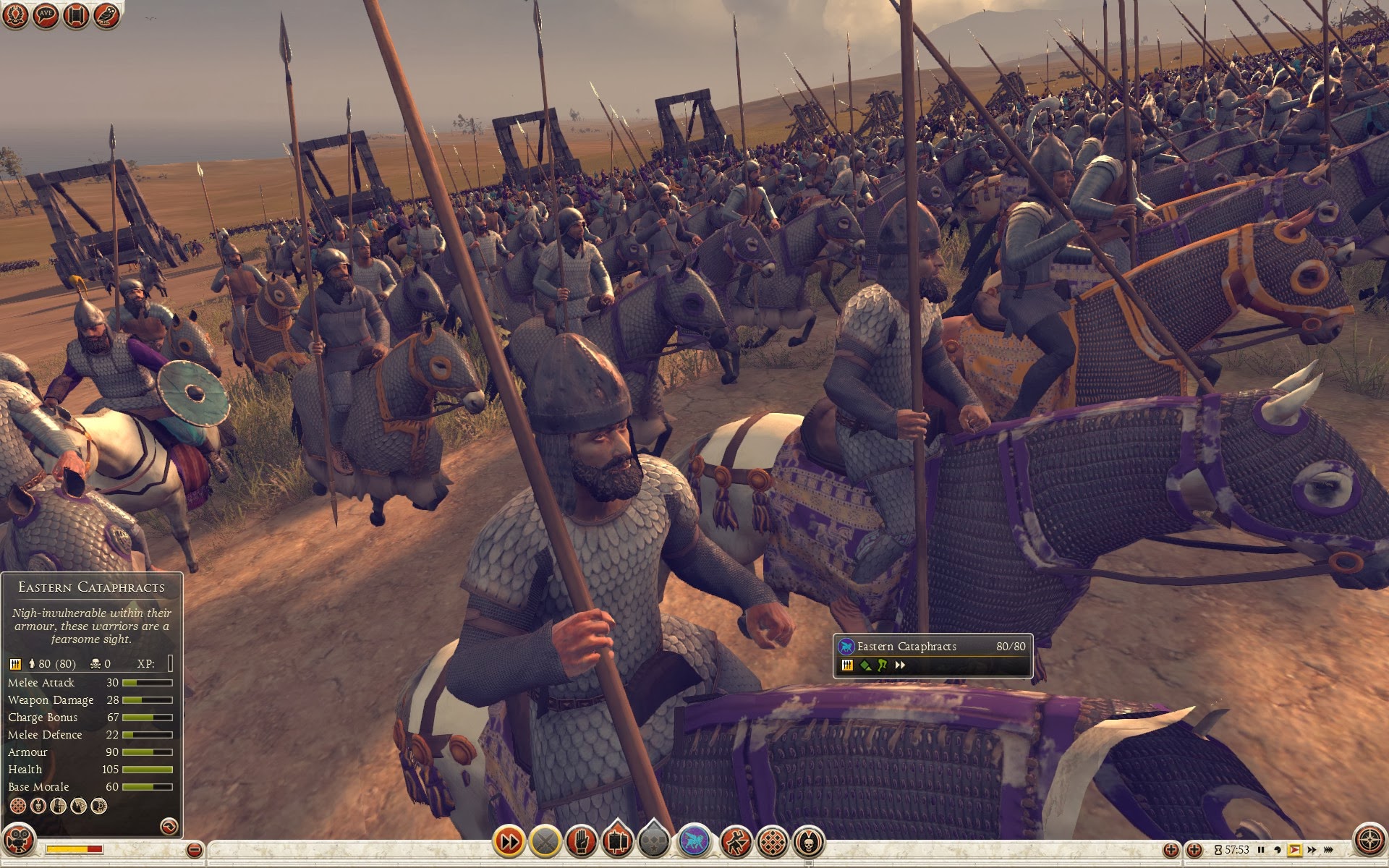Set battle speed to fastest forward

coord(1329,850)
